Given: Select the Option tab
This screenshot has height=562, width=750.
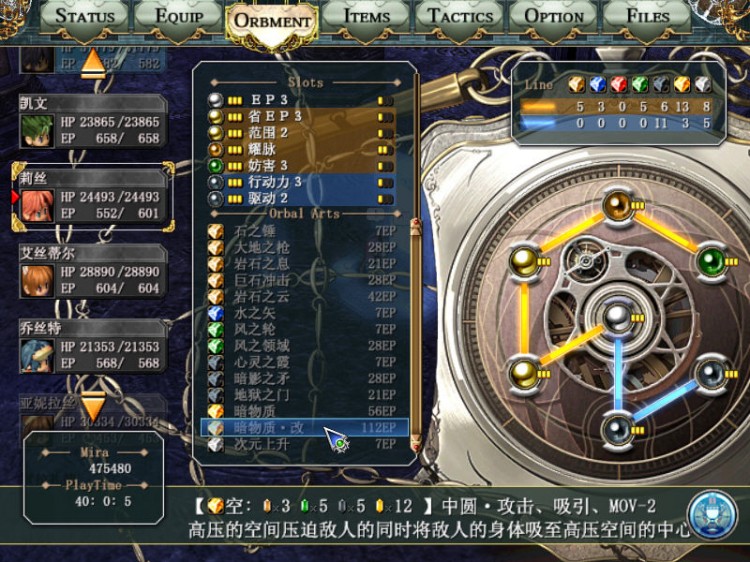Looking at the screenshot, I should [554, 16].
